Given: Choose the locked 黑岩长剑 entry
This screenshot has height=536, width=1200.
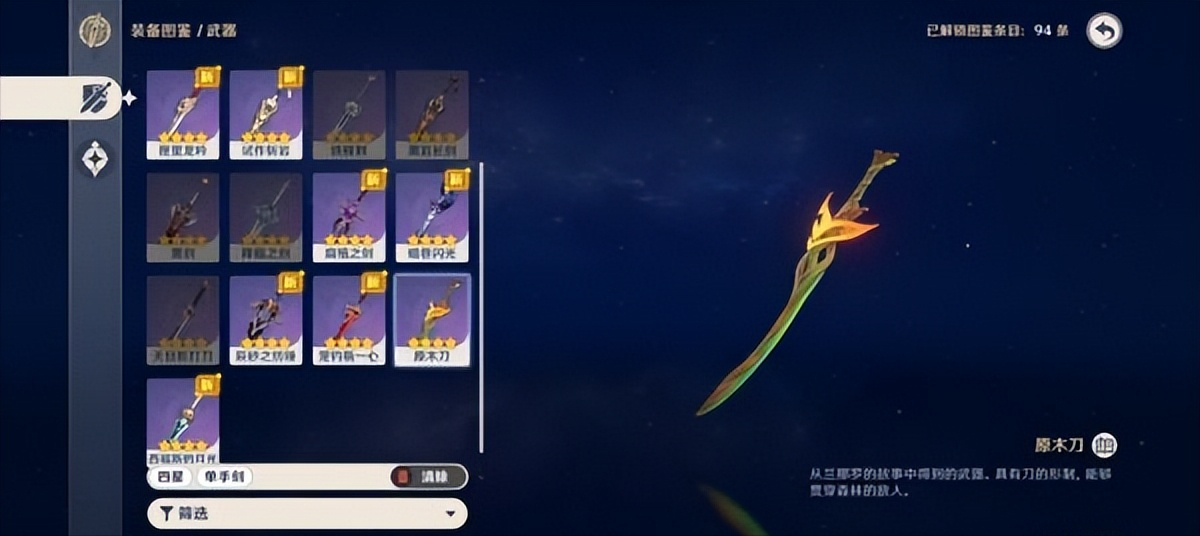Looking at the screenshot, I should (432, 115).
